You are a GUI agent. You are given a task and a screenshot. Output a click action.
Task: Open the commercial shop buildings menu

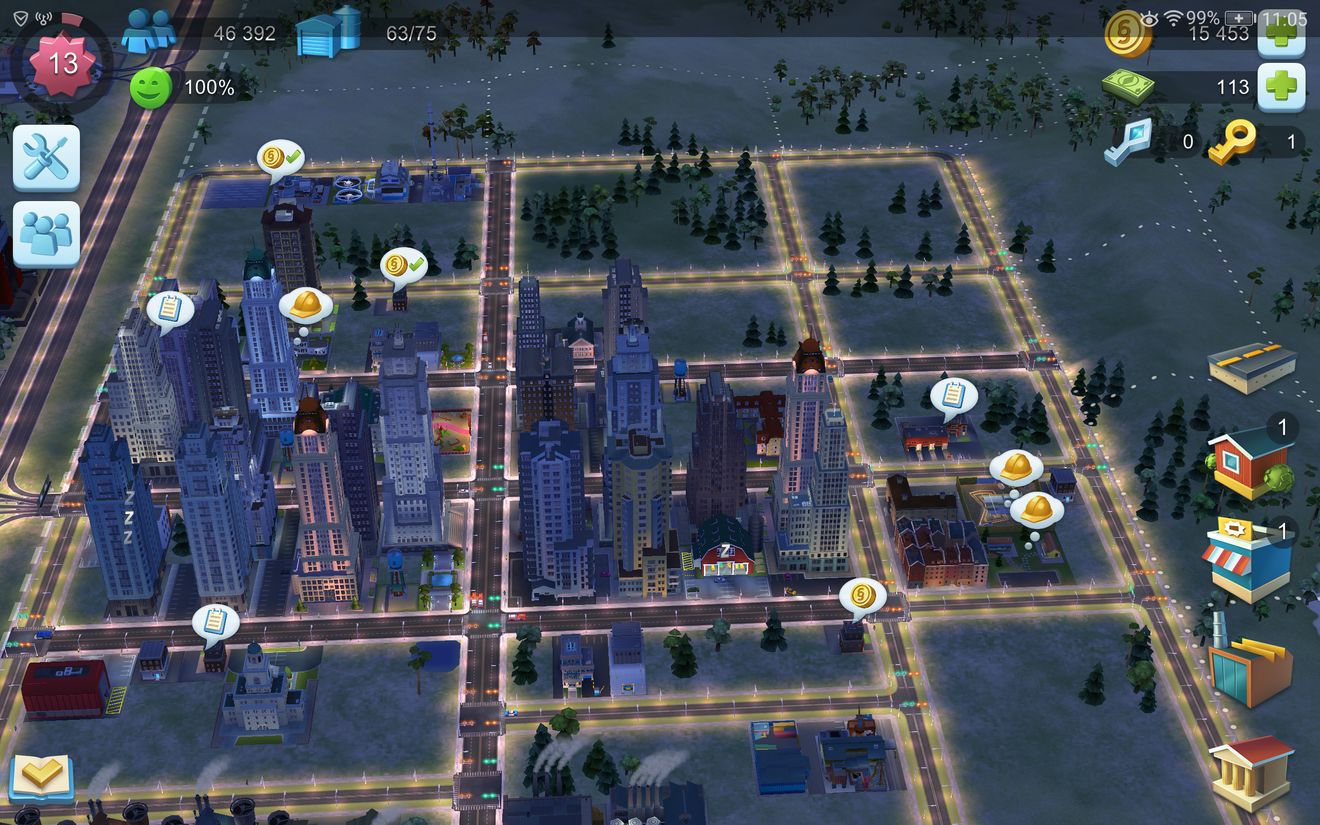coord(1249,559)
